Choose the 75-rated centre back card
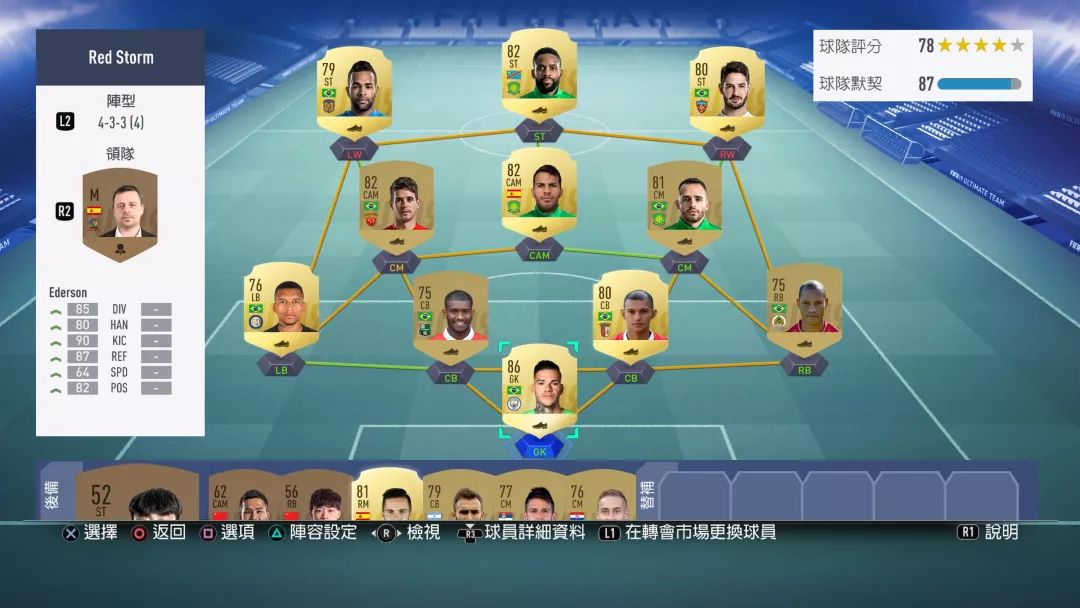The height and width of the screenshot is (608, 1080). pos(450,310)
